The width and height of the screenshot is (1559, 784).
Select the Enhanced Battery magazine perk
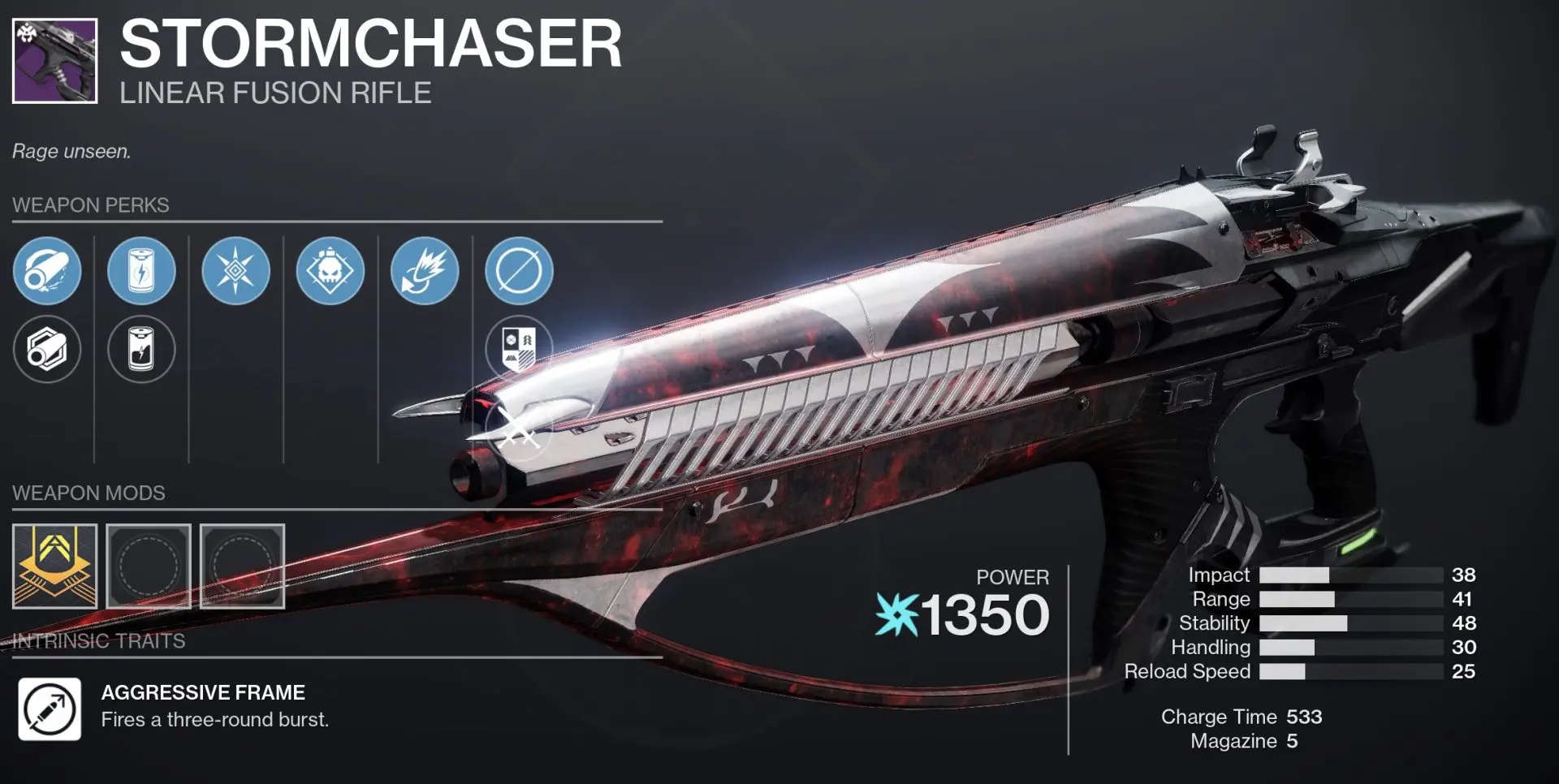[x=141, y=273]
